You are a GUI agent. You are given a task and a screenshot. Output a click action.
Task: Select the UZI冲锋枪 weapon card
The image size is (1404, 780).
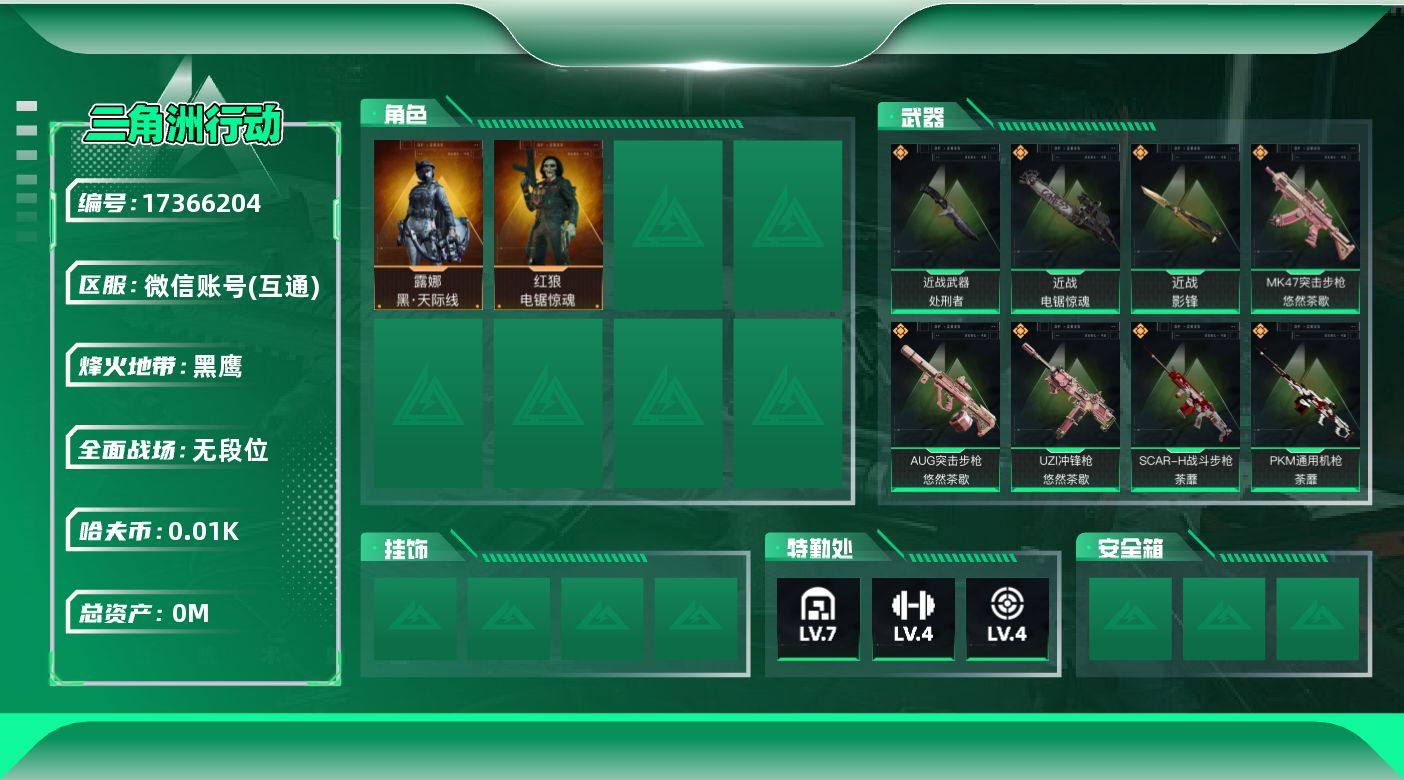(1065, 406)
